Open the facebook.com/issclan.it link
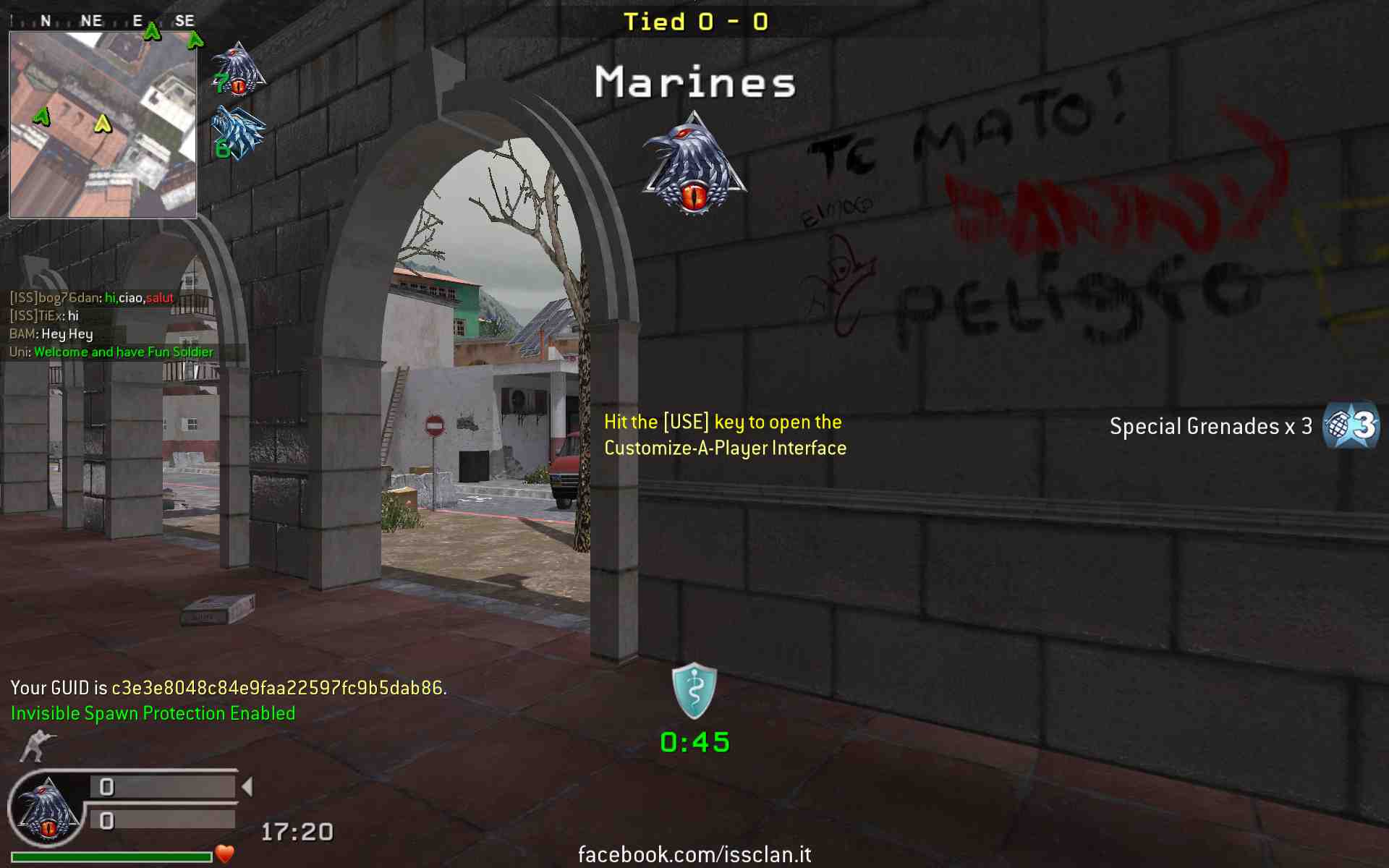 [694, 854]
